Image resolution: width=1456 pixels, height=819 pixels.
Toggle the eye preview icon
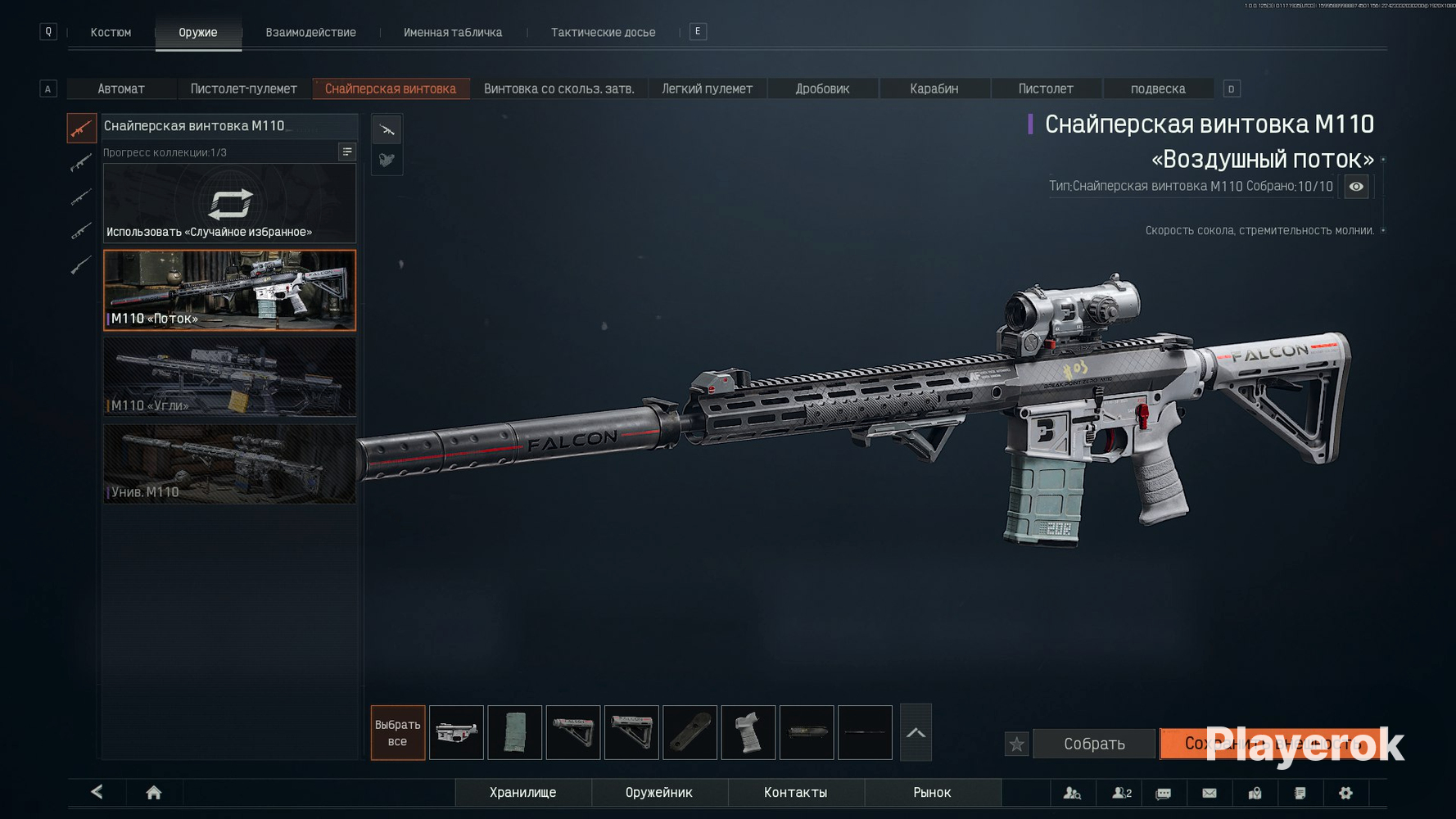[1356, 187]
